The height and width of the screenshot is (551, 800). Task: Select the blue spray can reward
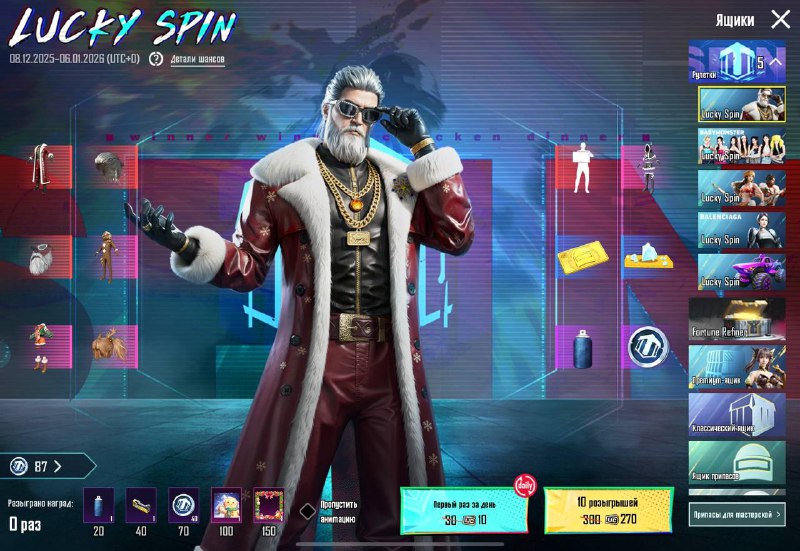point(583,348)
